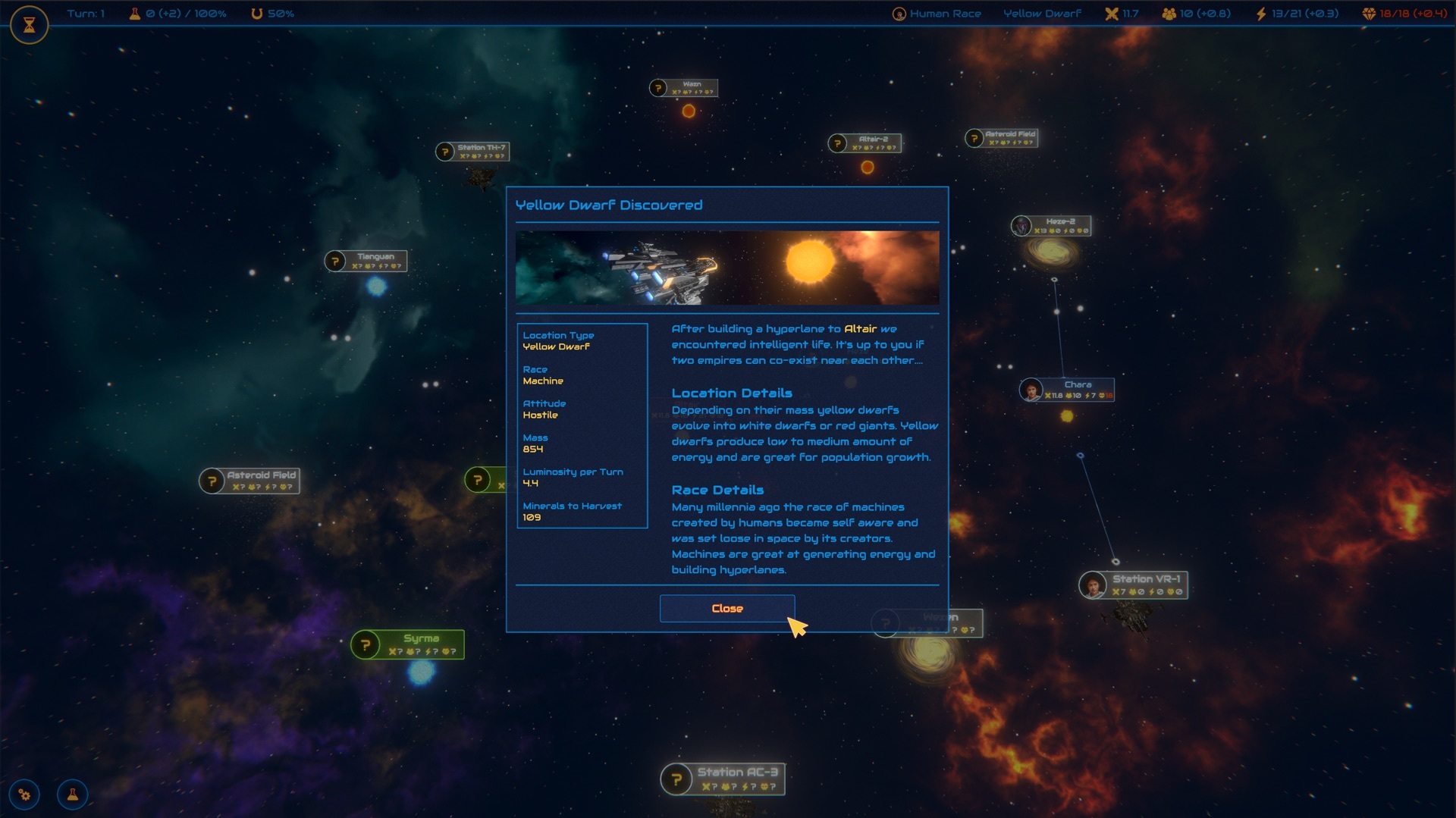Image resolution: width=1456 pixels, height=818 pixels.
Task: Open the flask research screen
Action: point(73,794)
